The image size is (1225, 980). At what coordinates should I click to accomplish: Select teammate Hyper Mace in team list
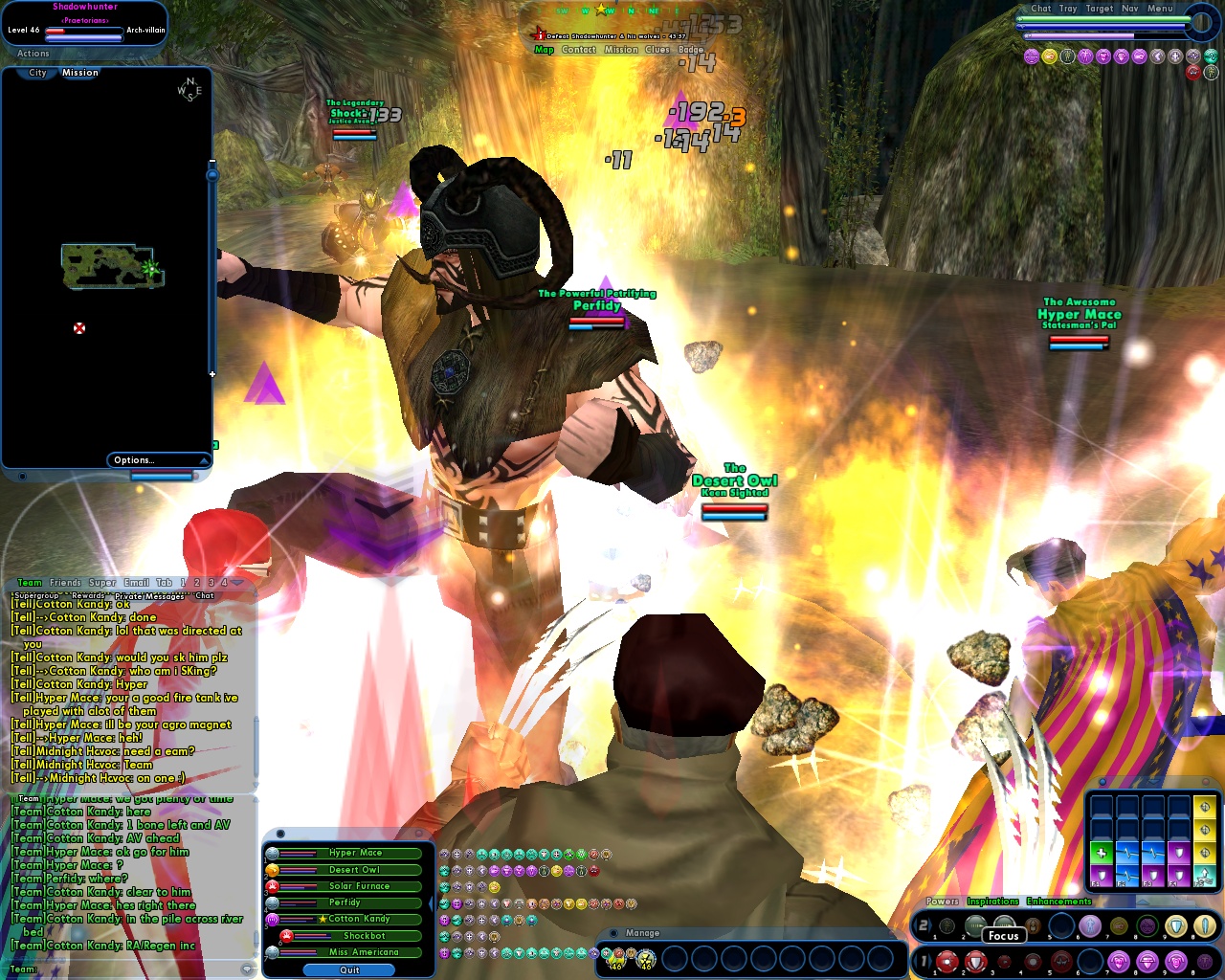[355, 853]
